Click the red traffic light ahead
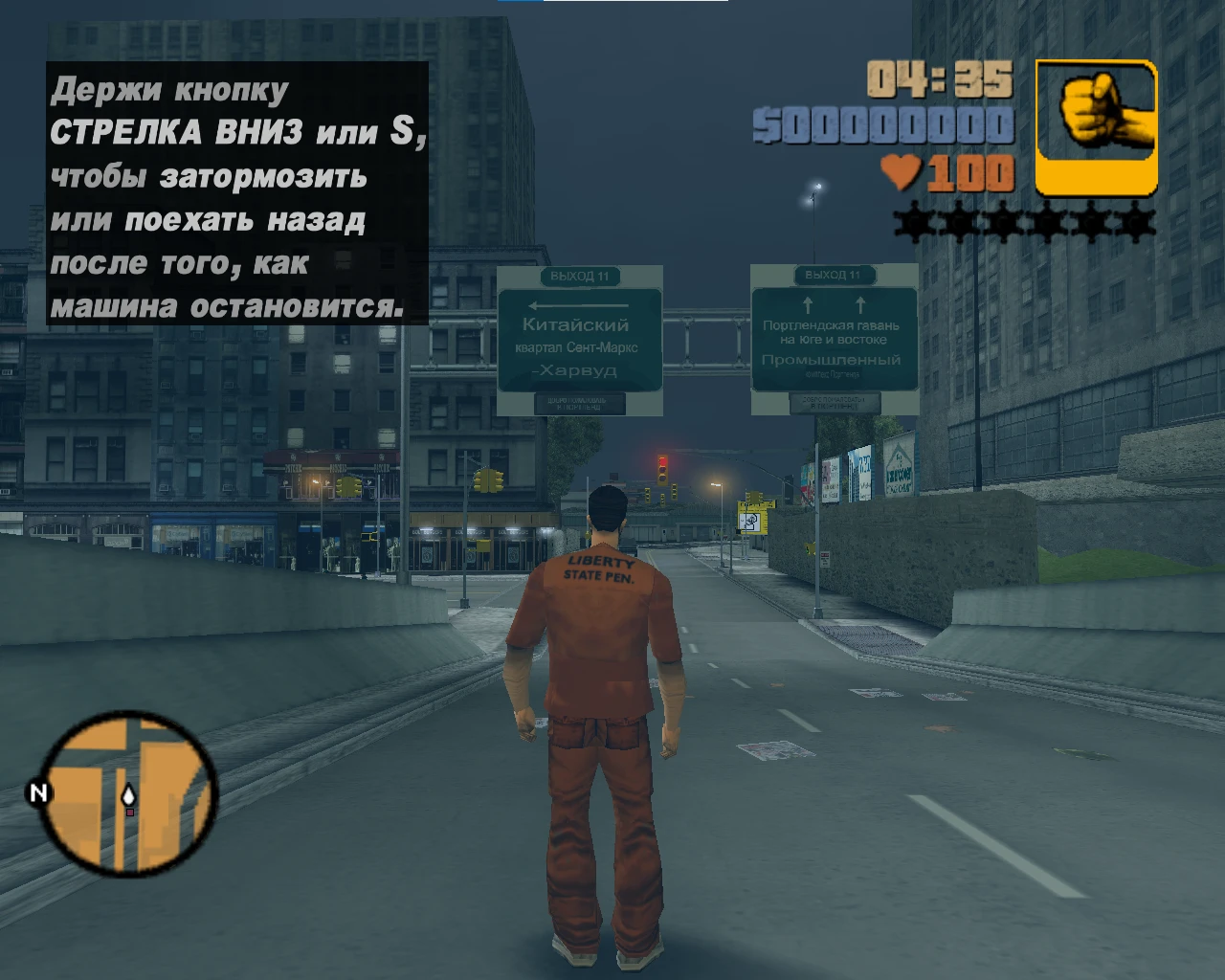 (x=662, y=461)
